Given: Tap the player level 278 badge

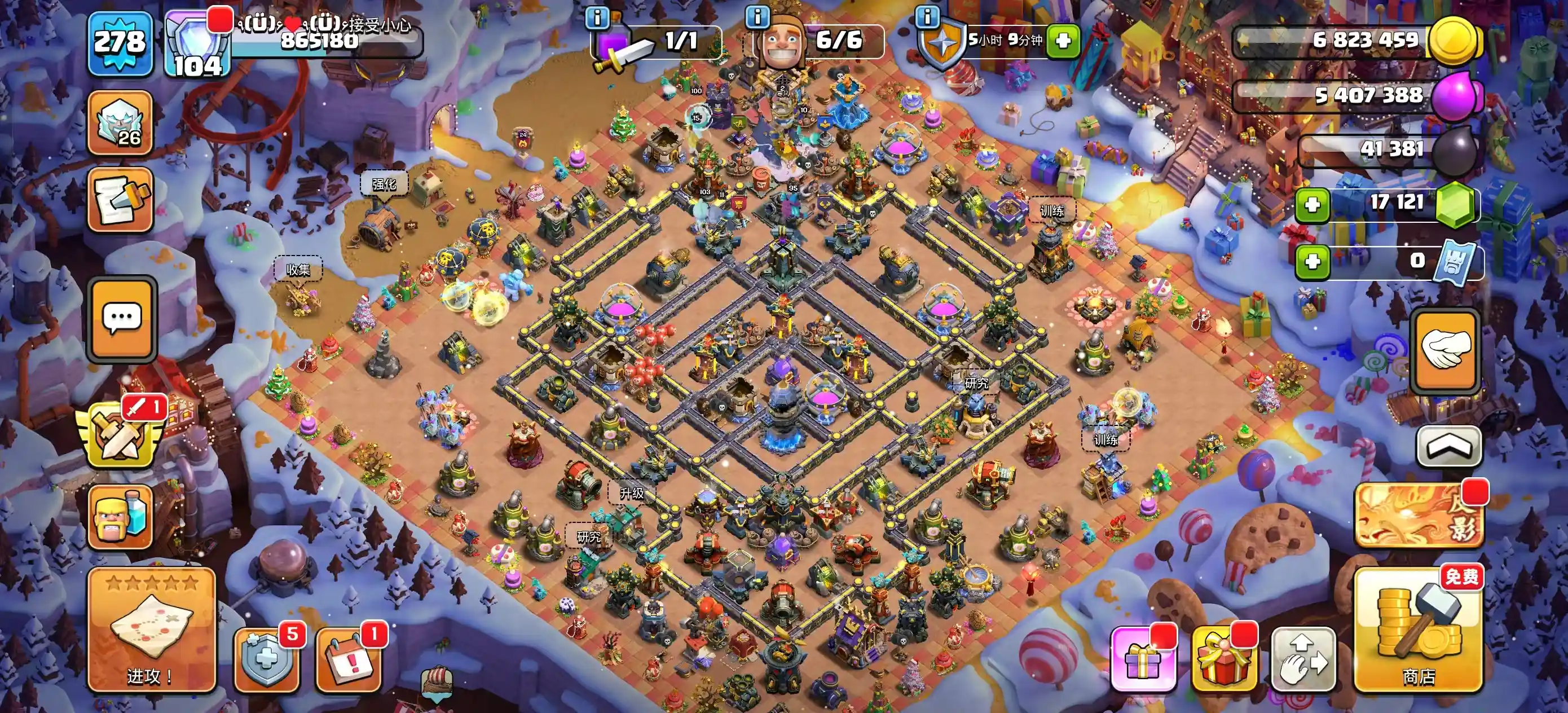Looking at the screenshot, I should click(x=120, y=43).
